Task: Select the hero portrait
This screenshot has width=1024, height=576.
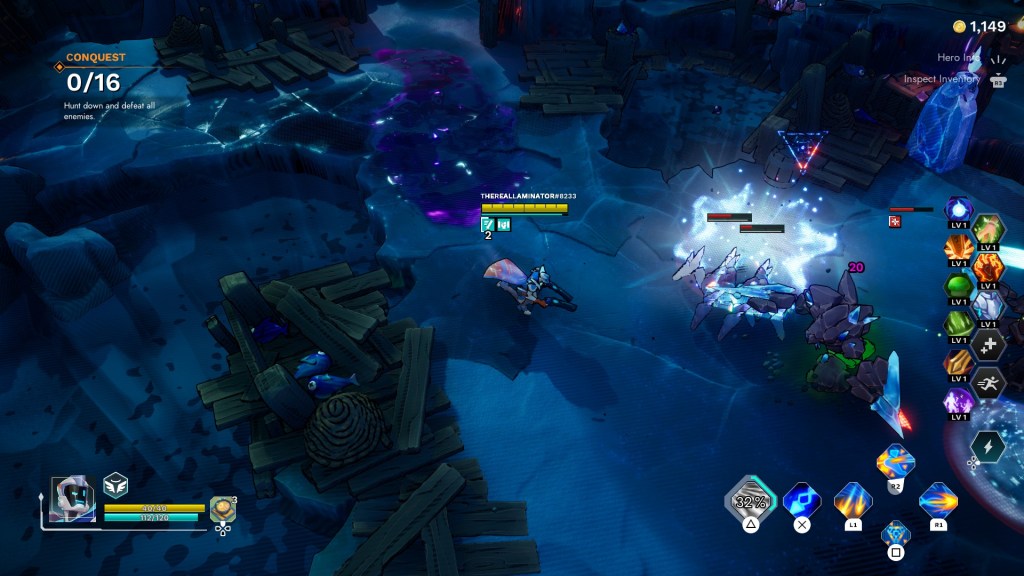Action: [73, 494]
